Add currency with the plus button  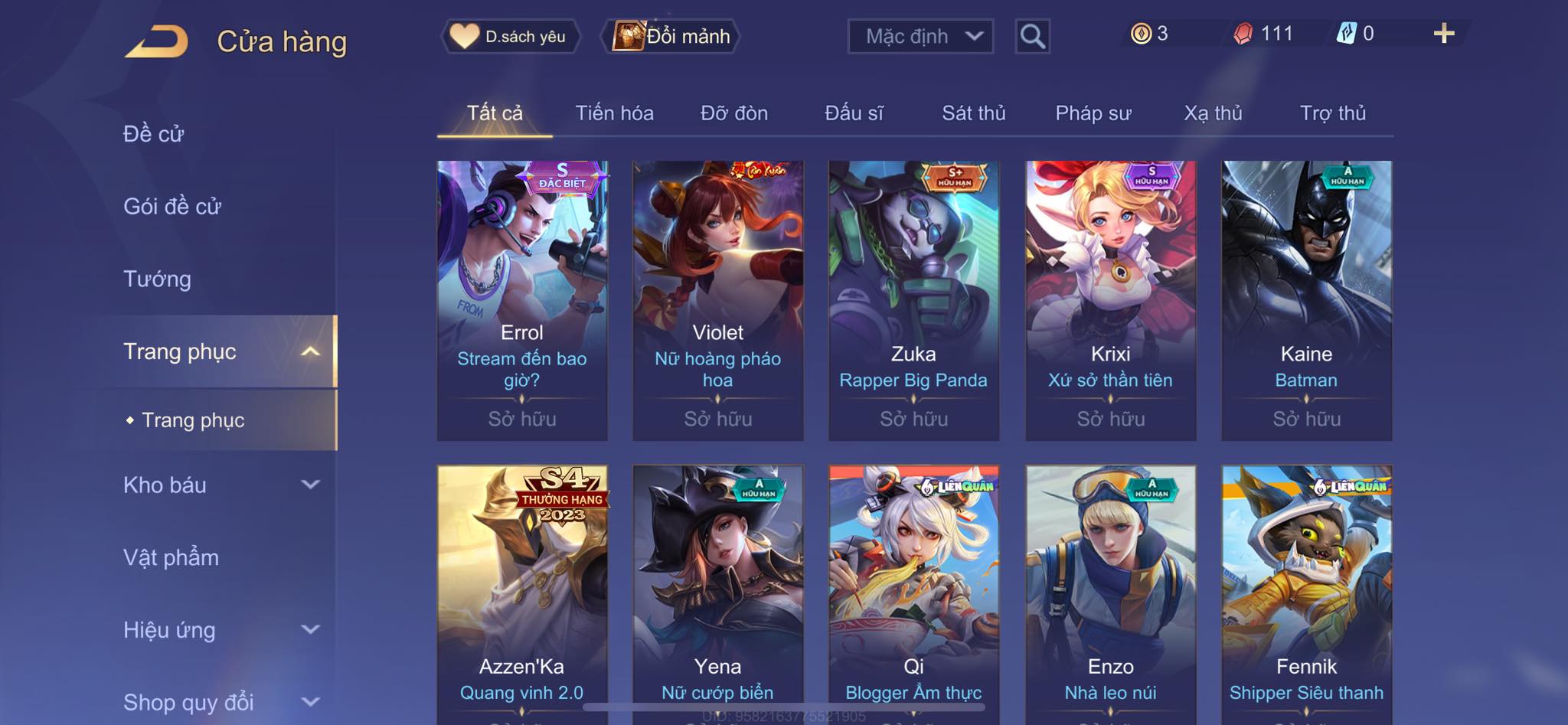coord(1443,34)
